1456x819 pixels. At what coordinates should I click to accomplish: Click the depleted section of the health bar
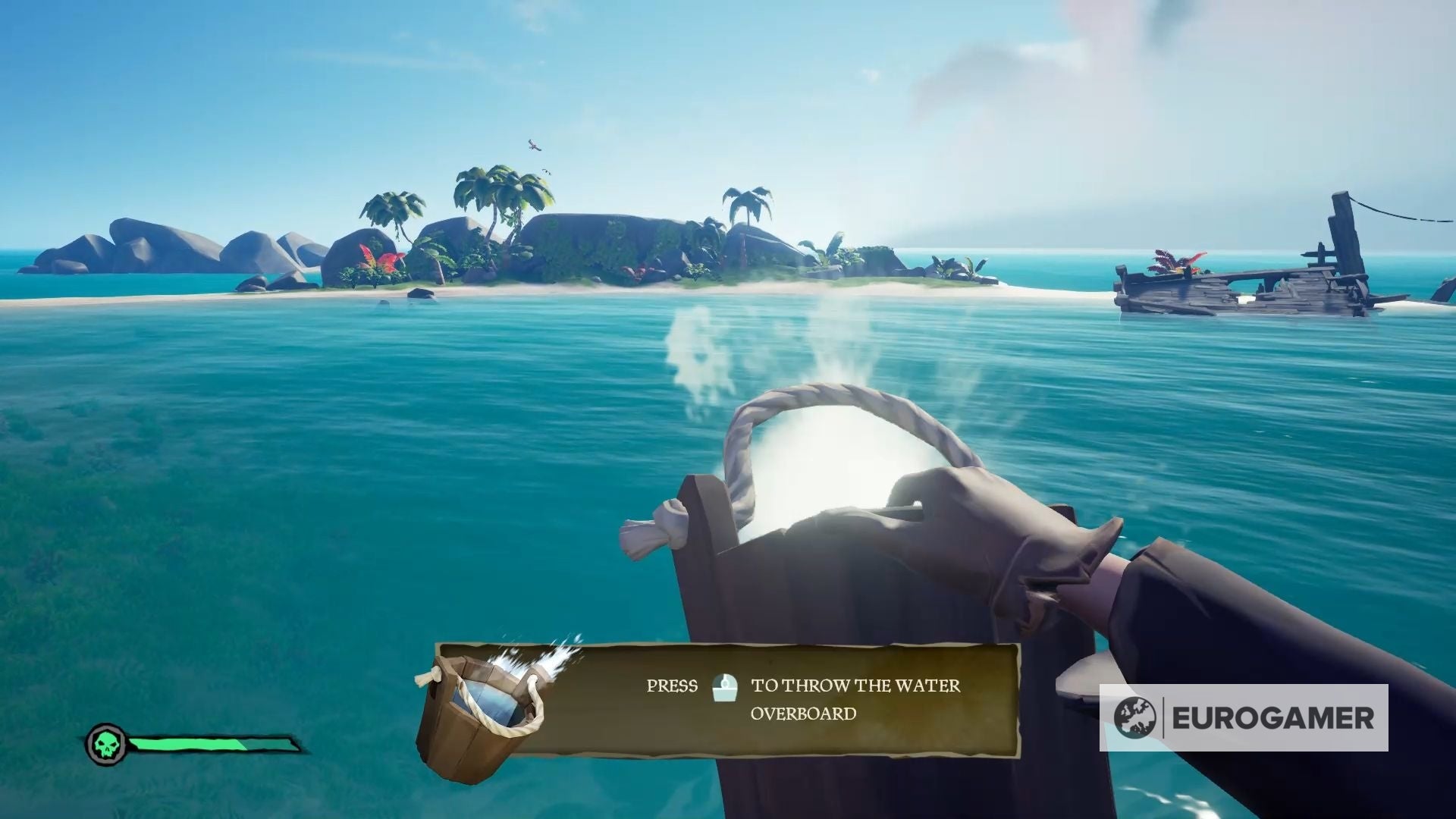tap(271, 745)
